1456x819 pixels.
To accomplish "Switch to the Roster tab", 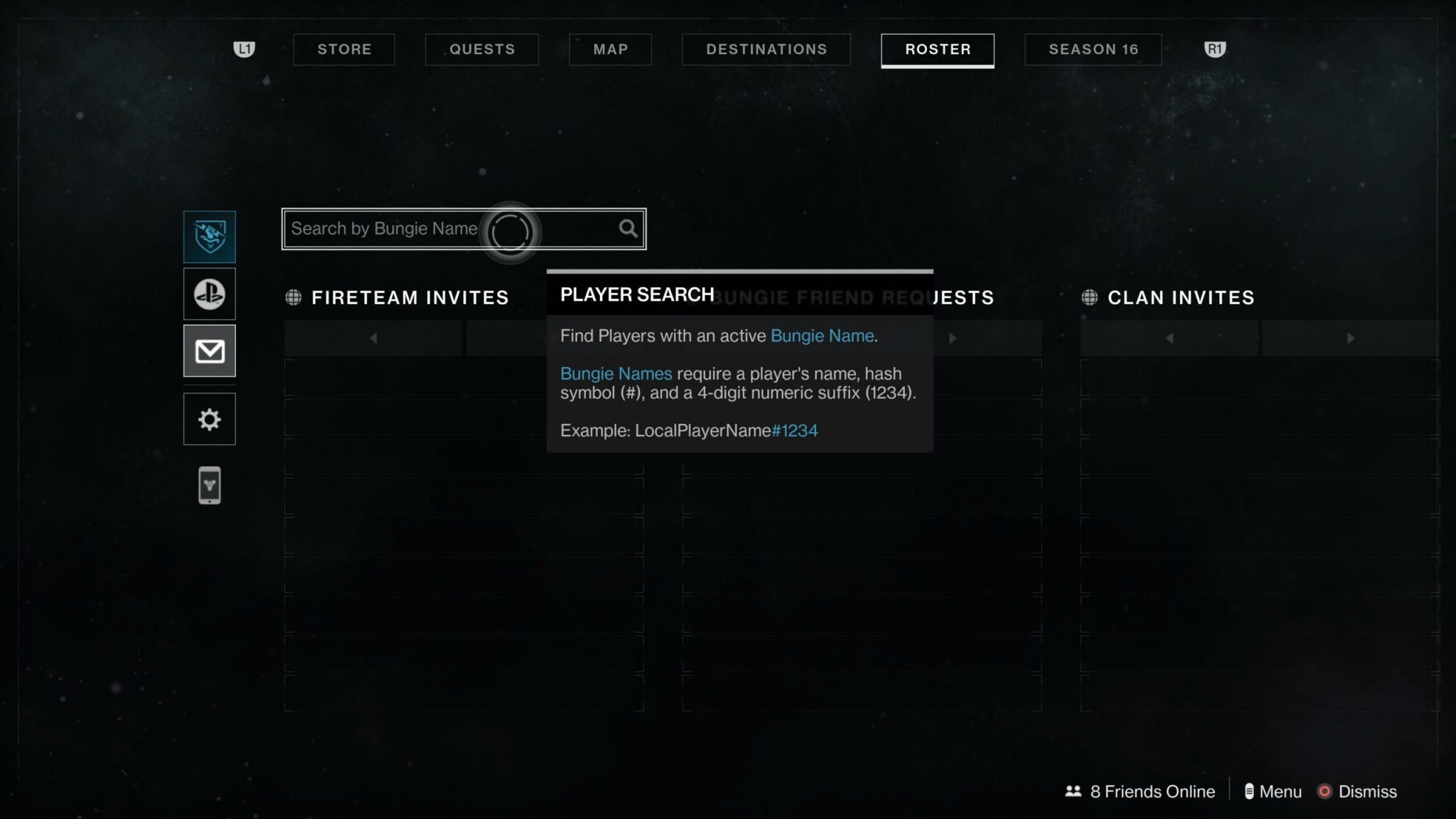I will [937, 49].
